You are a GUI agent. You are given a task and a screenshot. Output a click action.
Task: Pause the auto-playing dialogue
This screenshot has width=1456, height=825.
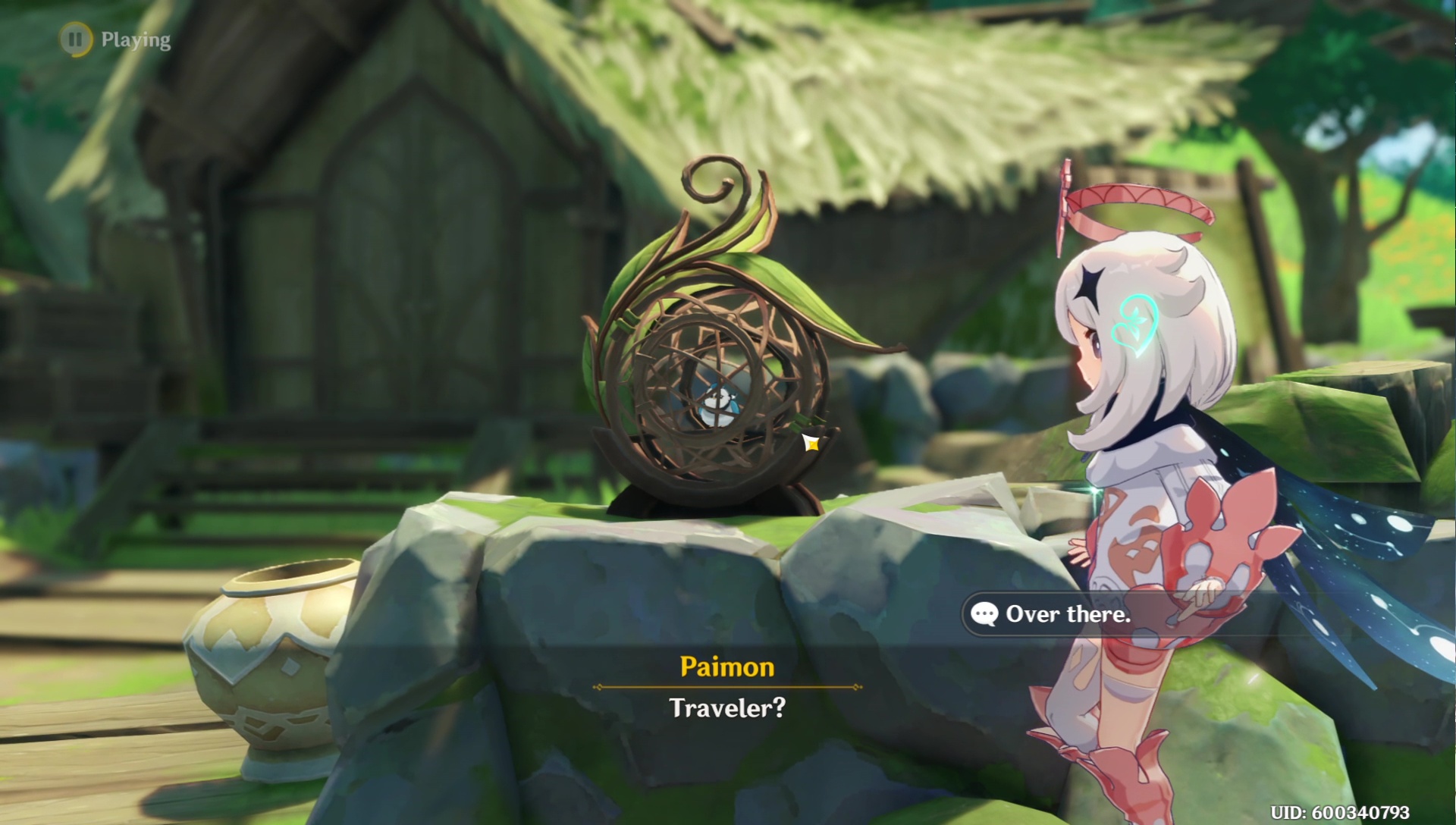[76, 39]
